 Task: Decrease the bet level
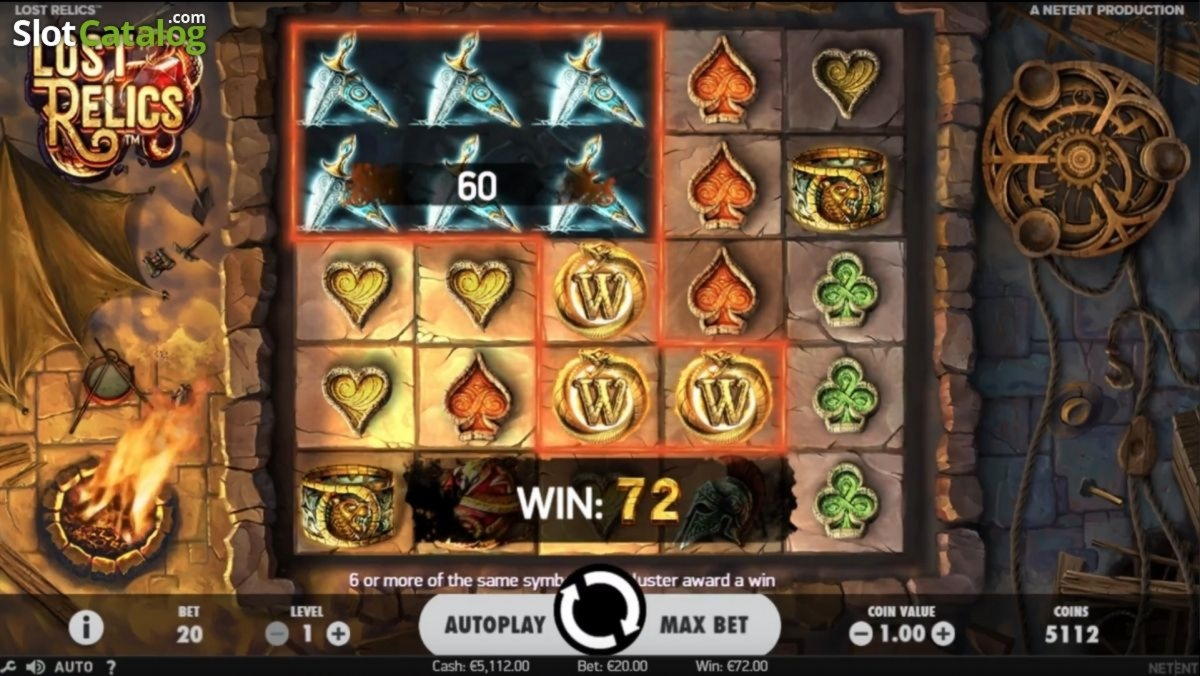coord(278,633)
